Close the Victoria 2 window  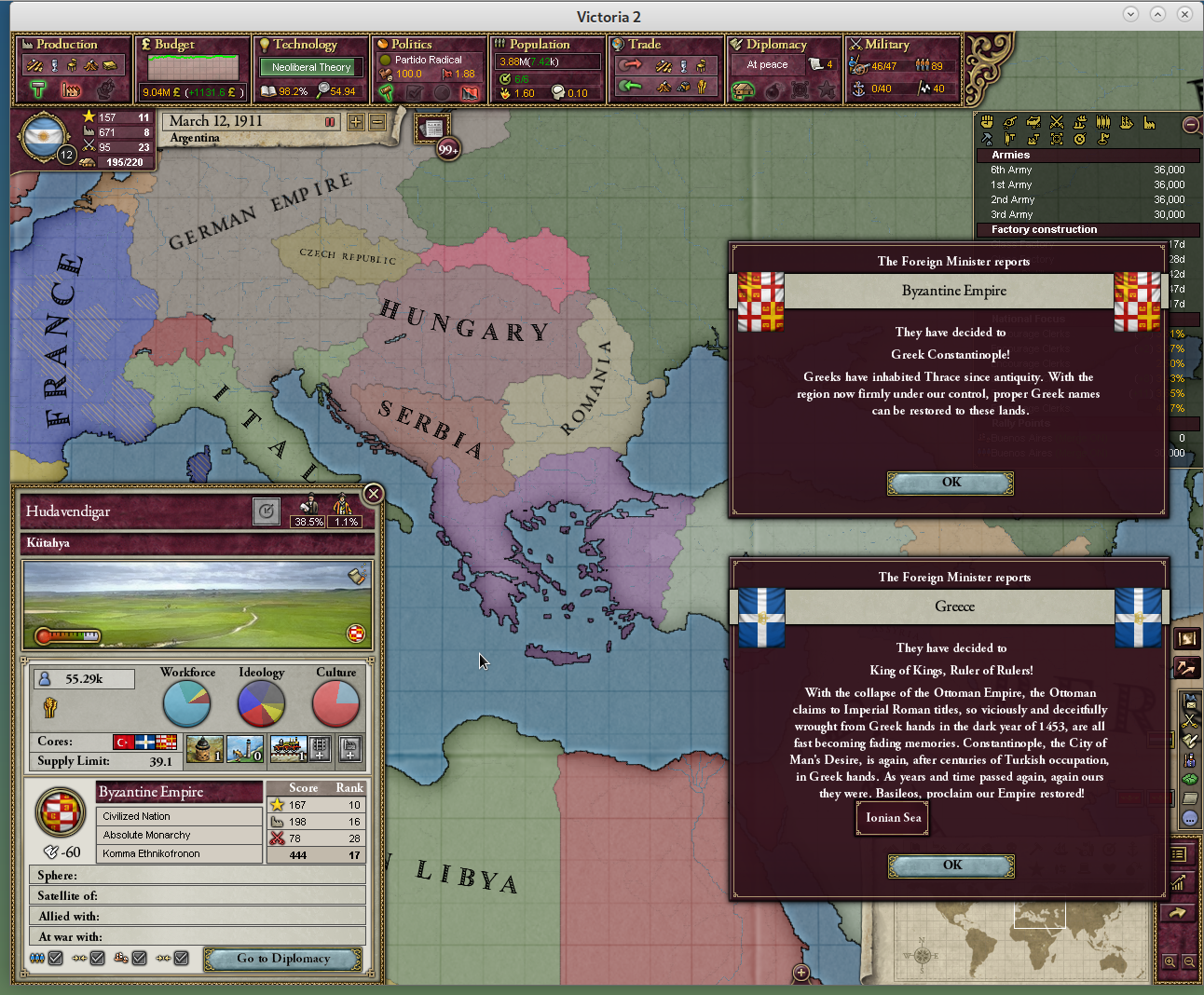[x=1184, y=14]
